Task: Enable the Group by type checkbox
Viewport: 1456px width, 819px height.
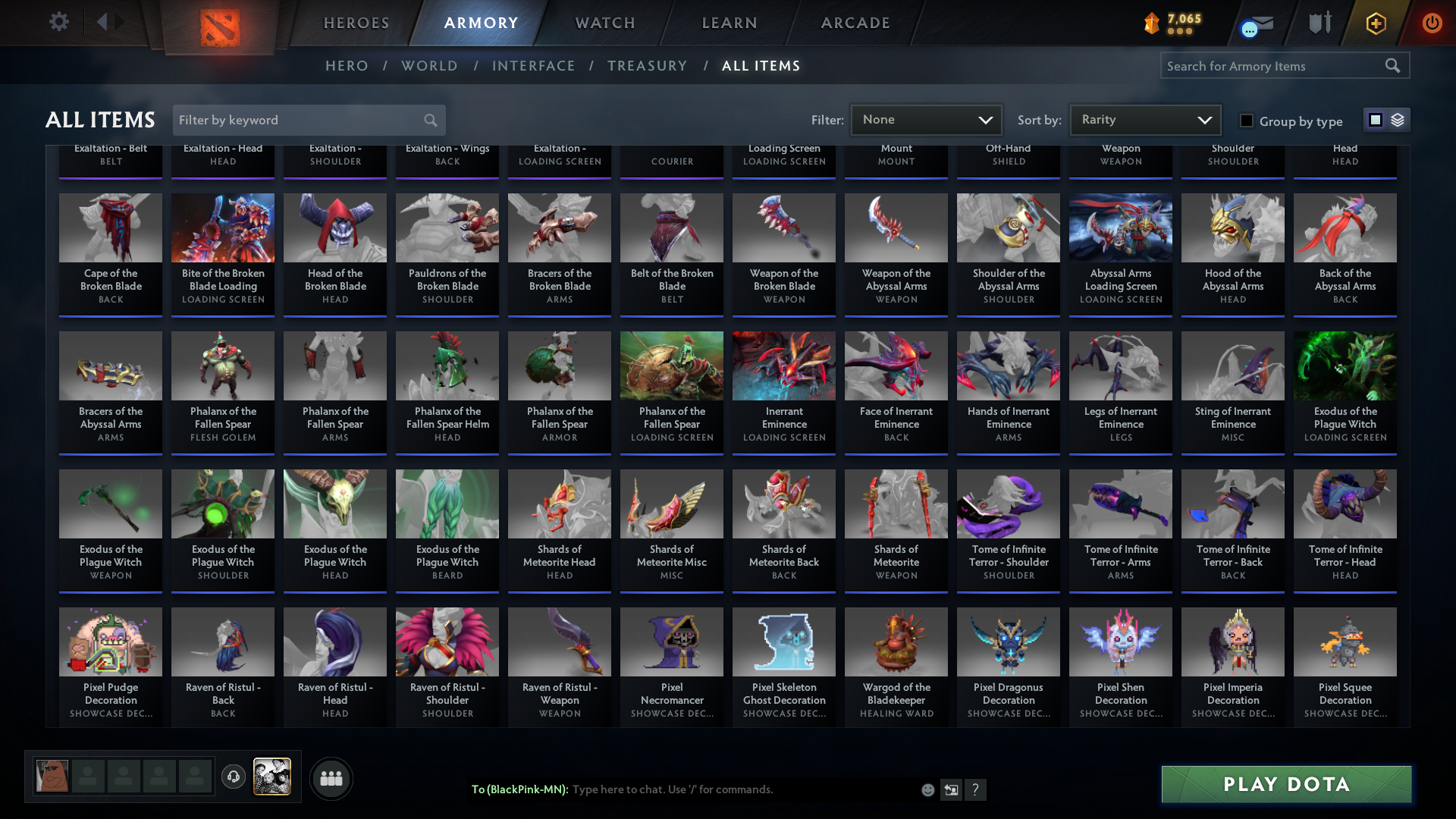Action: [1246, 121]
